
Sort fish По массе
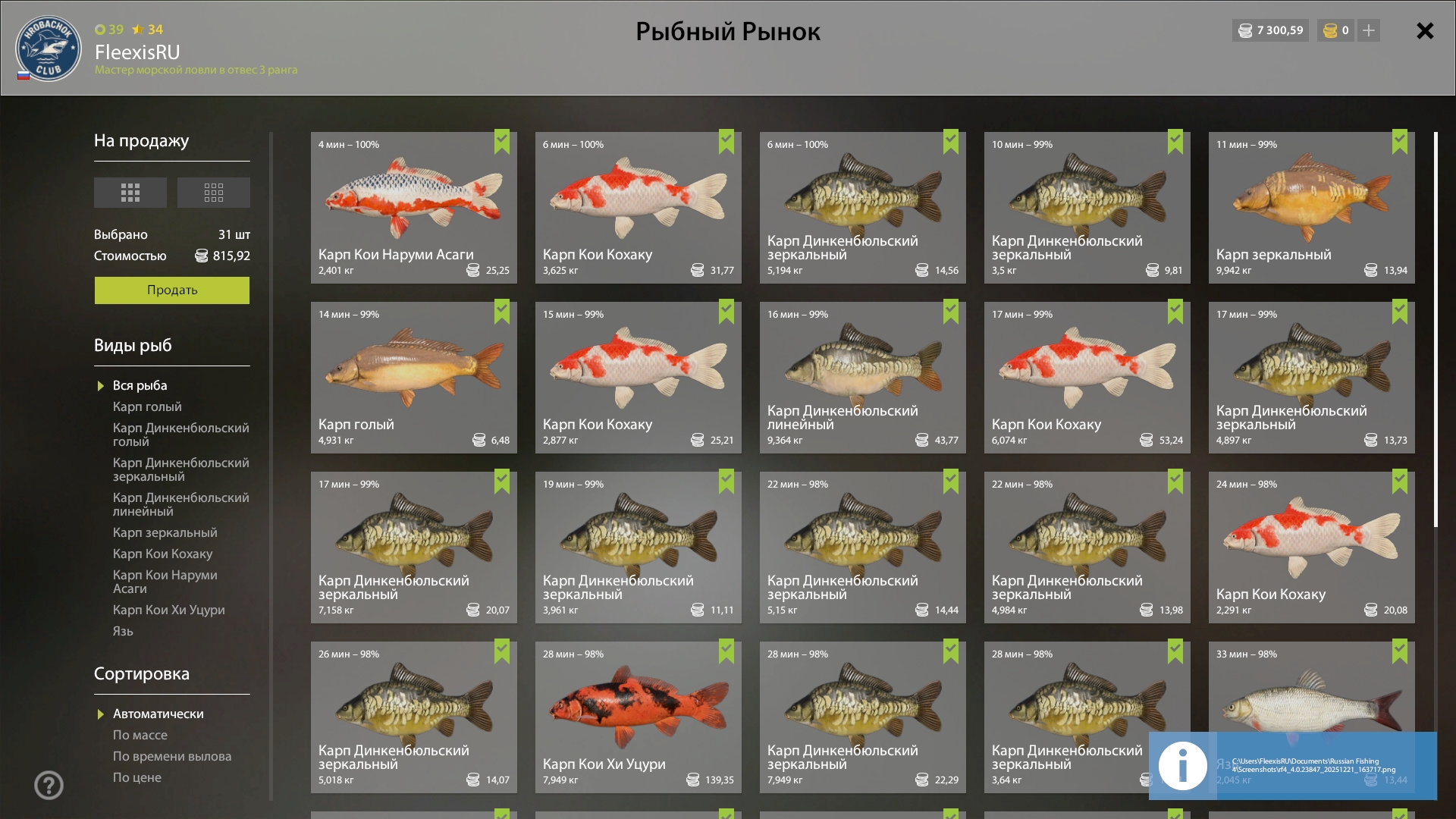[140, 736]
